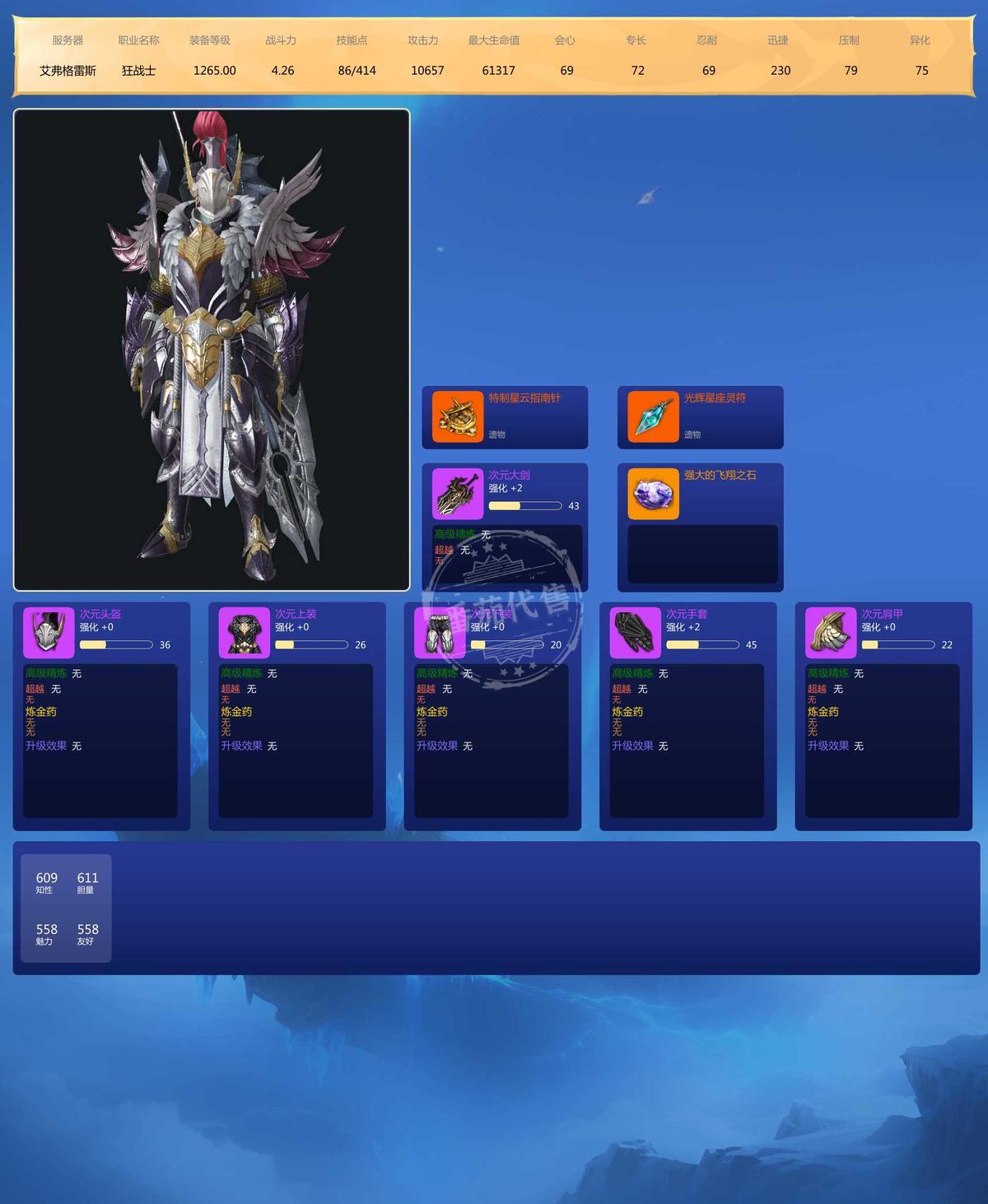Click the 次元下装 pants icon

440,633
